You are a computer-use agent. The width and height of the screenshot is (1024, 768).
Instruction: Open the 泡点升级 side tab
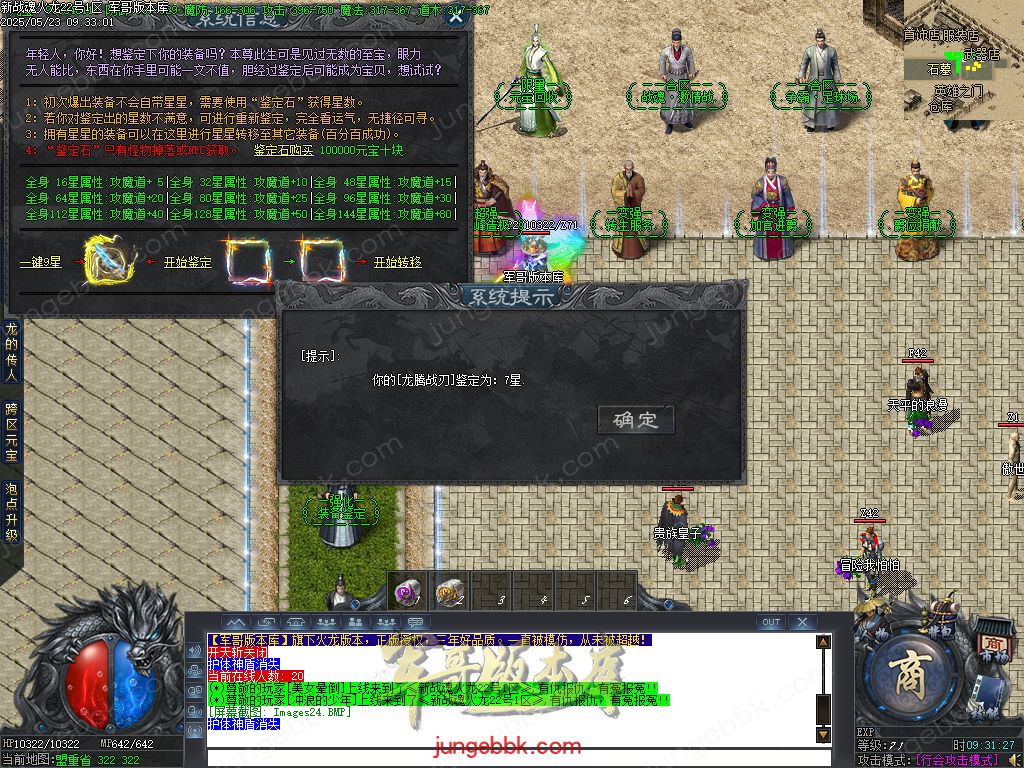point(11,511)
